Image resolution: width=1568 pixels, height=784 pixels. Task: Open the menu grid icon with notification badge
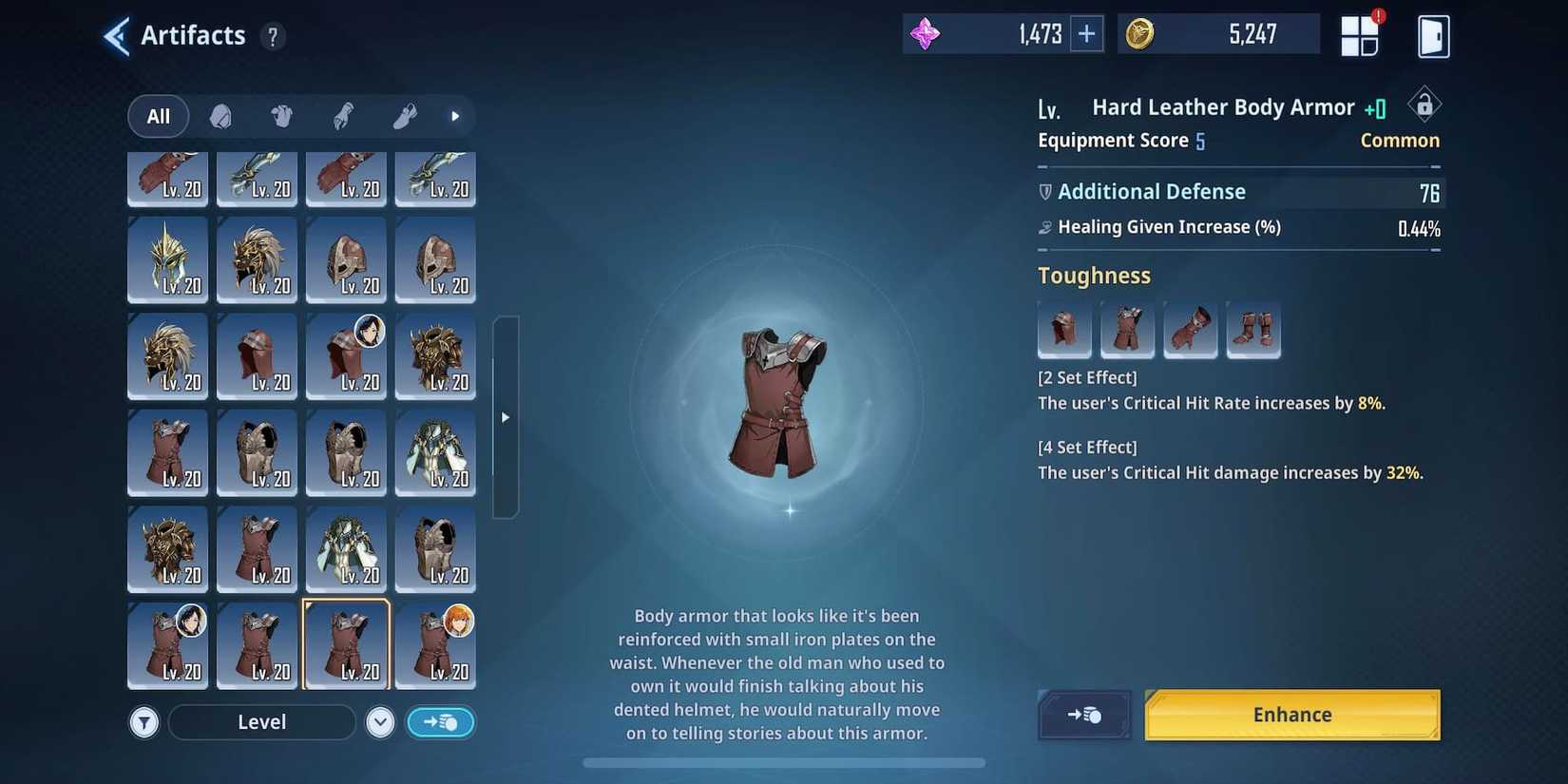(x=1361, y=34)
